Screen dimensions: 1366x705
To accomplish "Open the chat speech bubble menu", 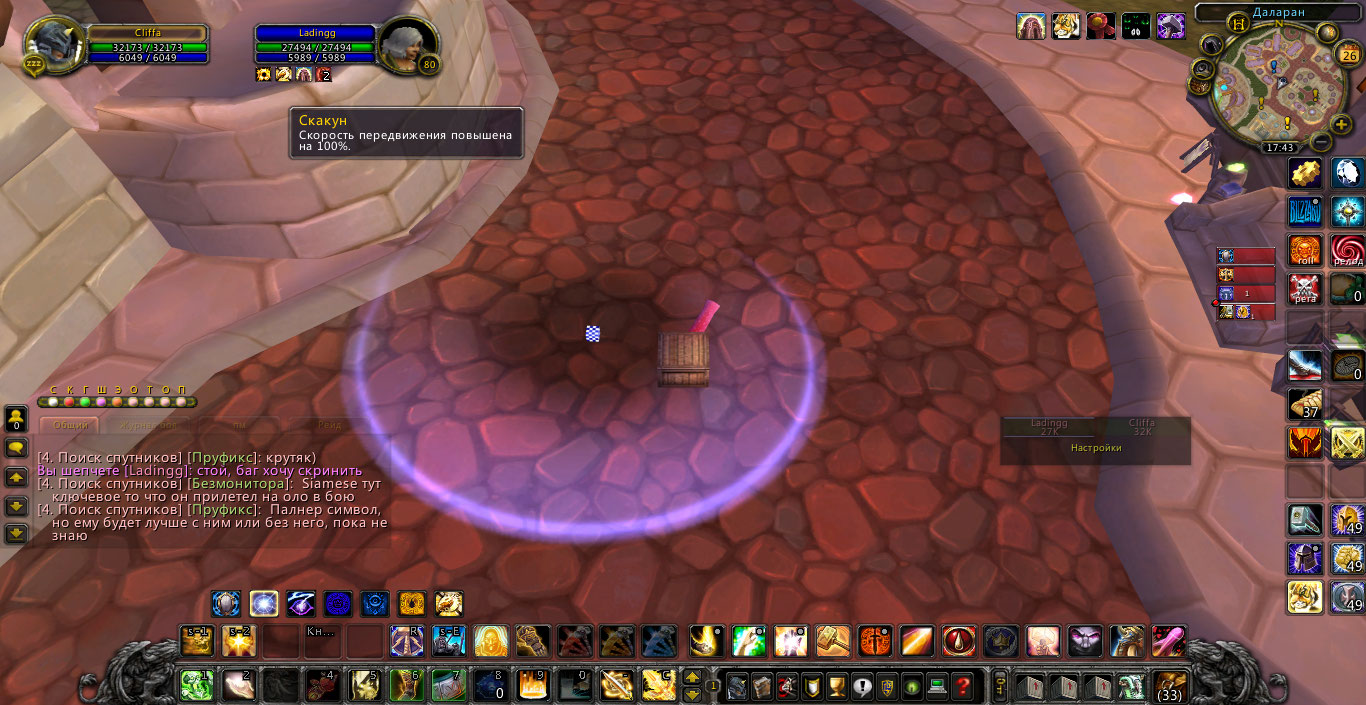I will pos(16,447).
